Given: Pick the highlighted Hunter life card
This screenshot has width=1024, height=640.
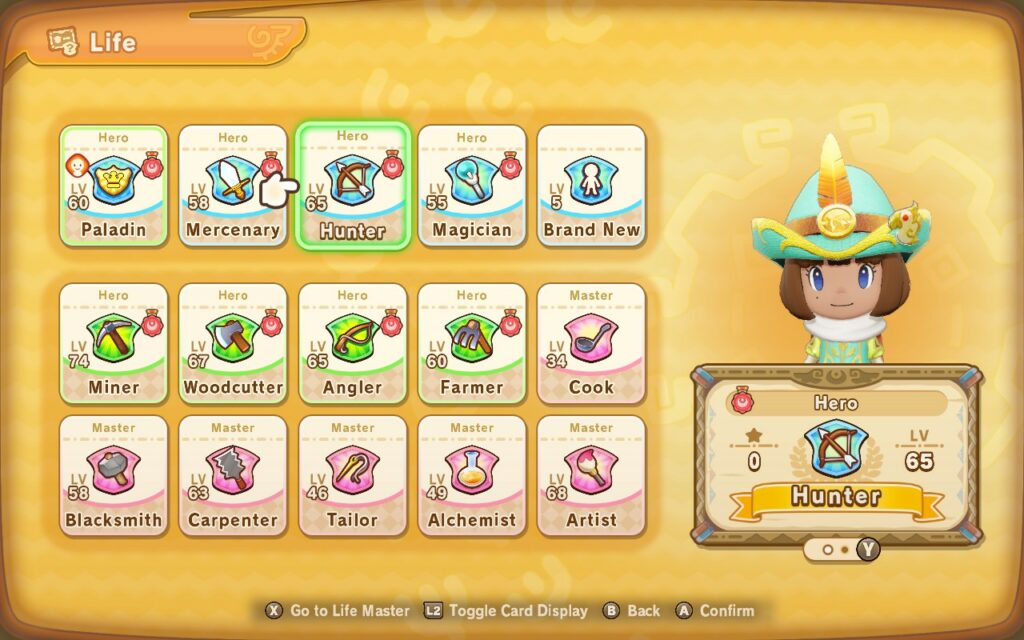Looking at the screenshot, I should pos(352,187).
